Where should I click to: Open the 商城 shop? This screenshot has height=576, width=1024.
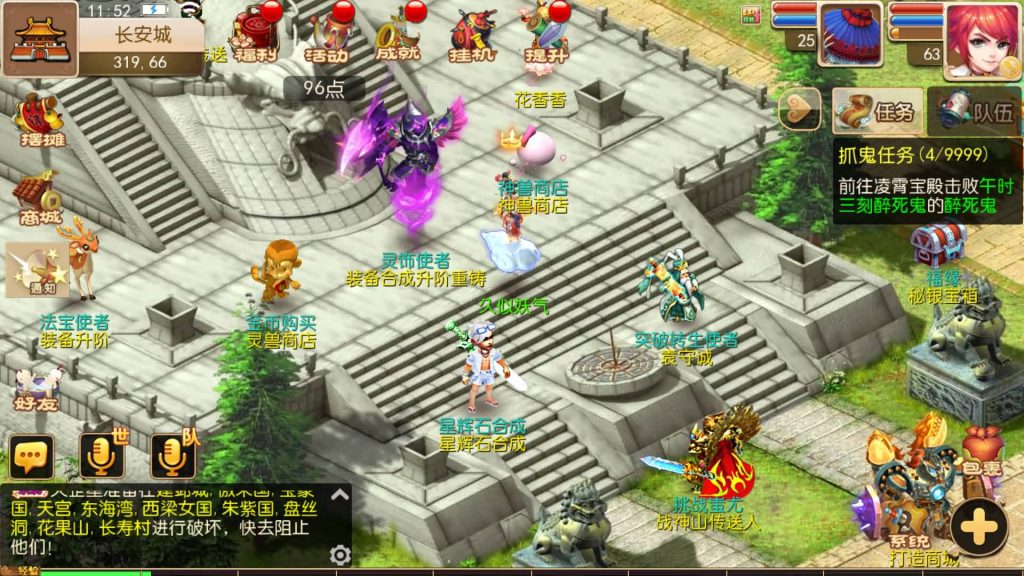point(40,198)
